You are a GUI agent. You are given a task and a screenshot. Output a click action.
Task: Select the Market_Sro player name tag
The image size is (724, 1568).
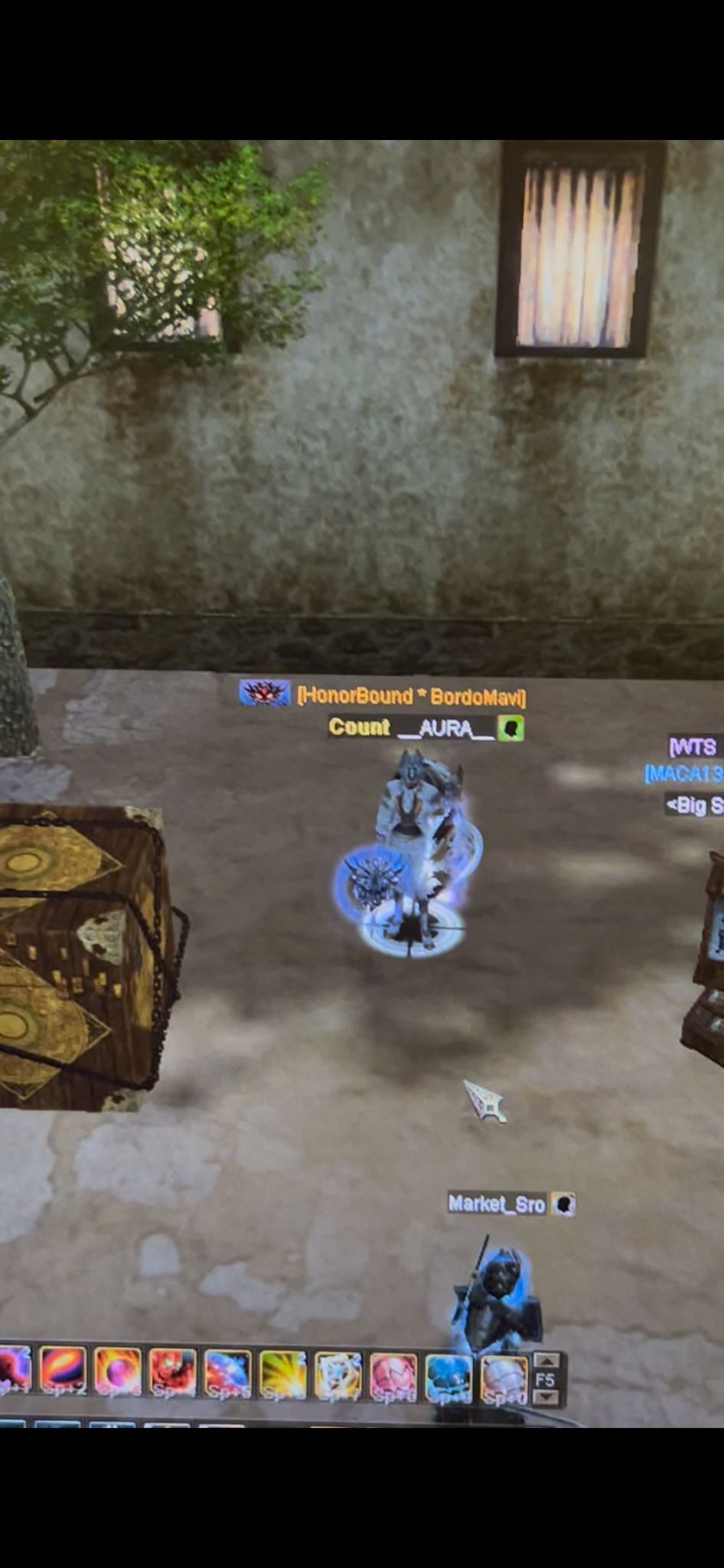coord(497,1204)
